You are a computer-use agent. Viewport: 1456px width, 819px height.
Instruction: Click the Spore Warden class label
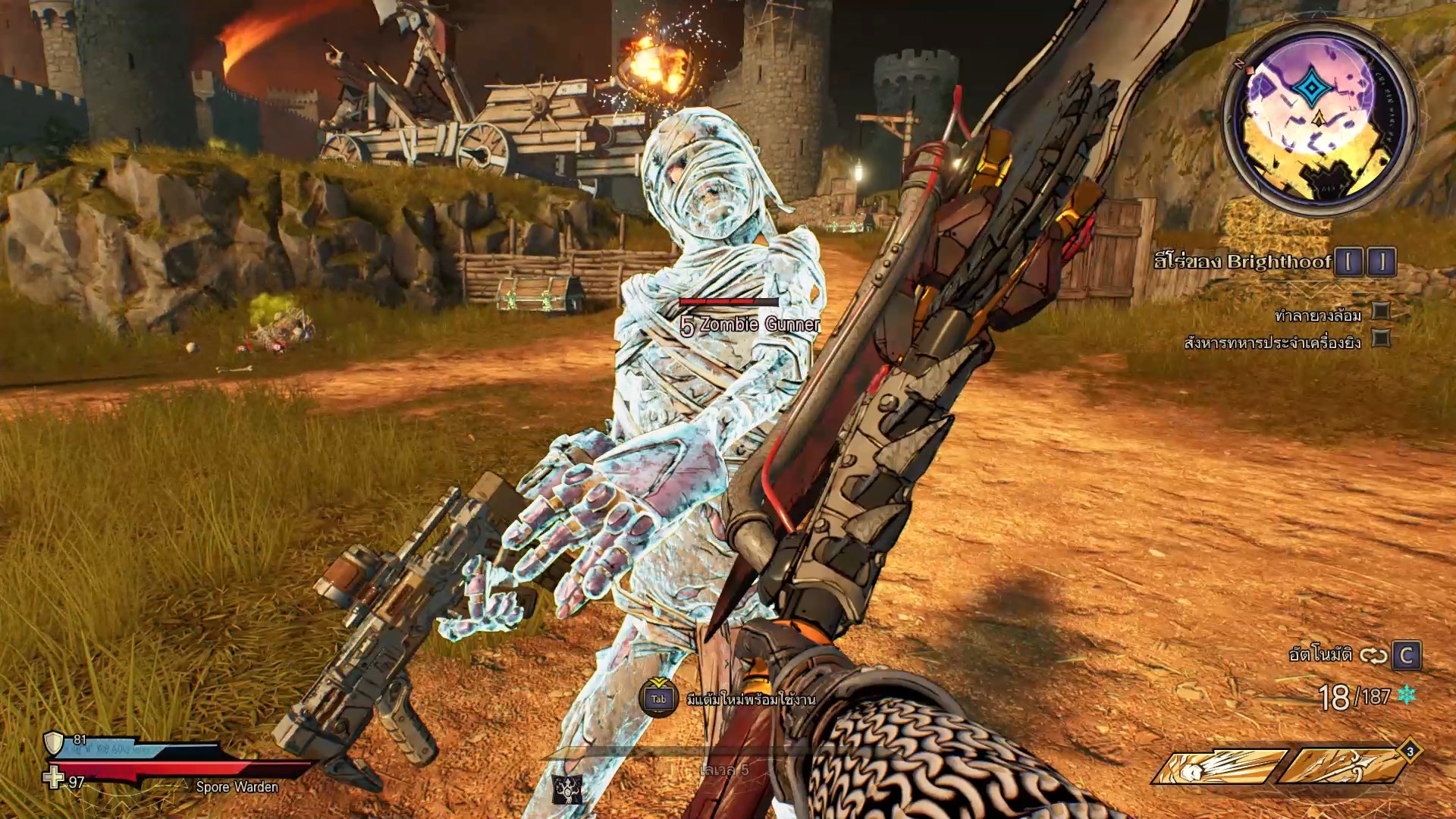coord(237,787)
